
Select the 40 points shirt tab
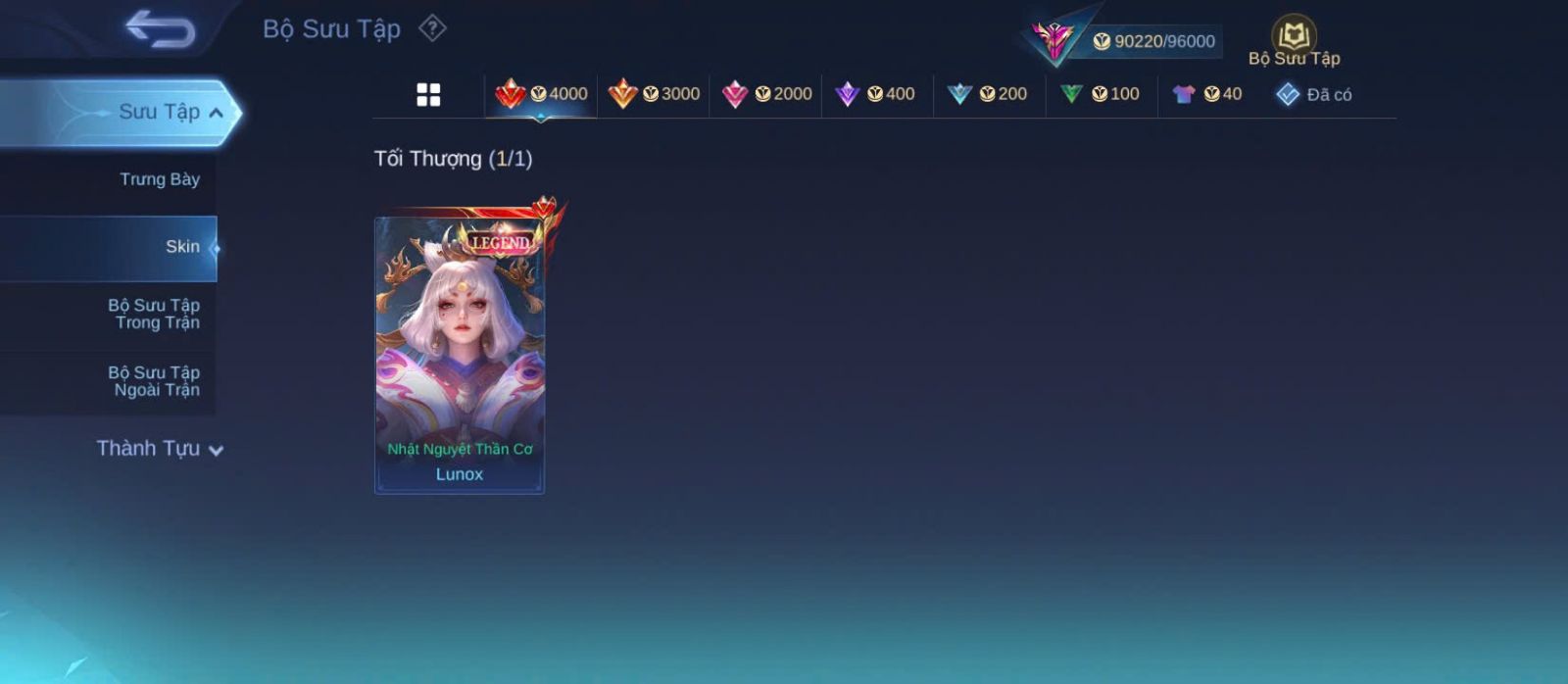[x=1207, y=94]
